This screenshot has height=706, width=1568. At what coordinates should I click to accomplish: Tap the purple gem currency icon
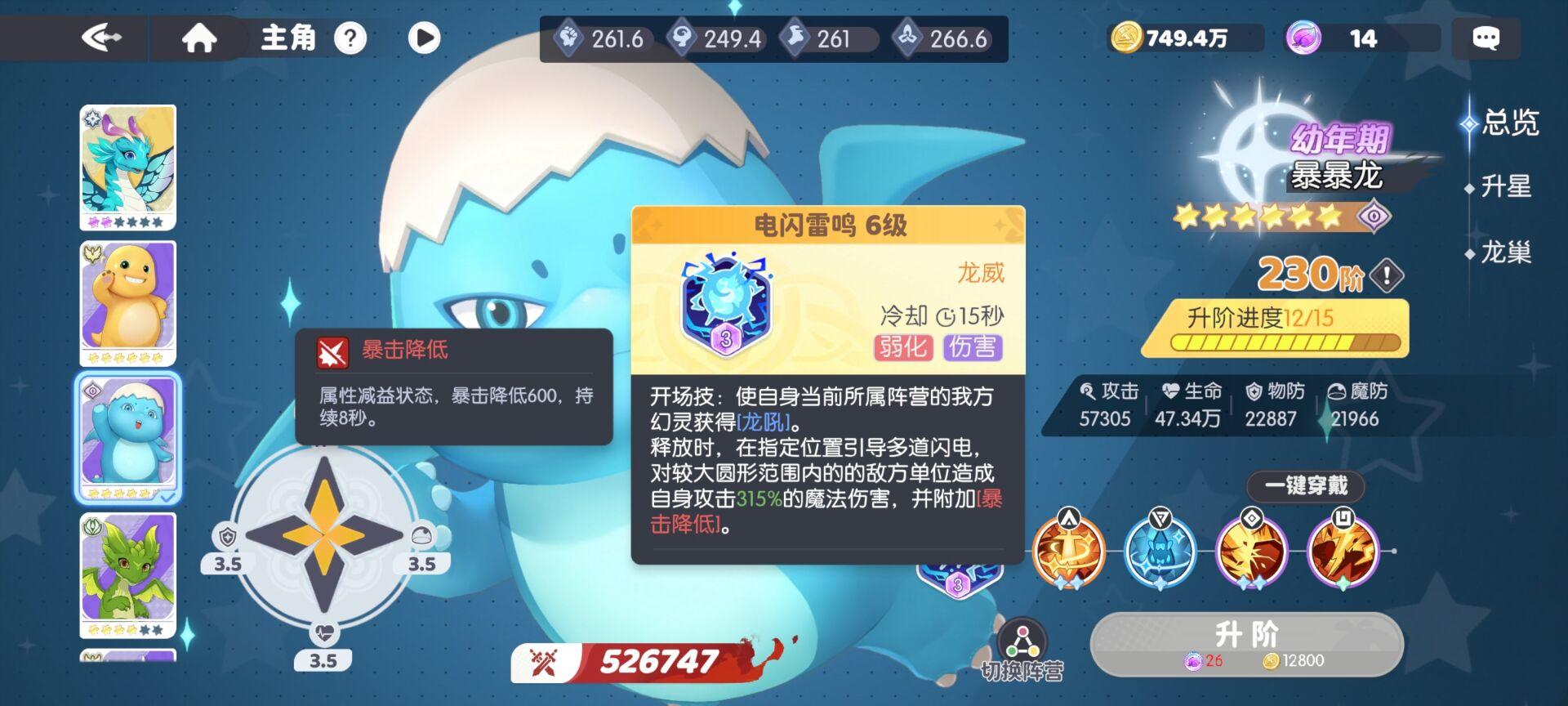click(x=1303, y=36)
